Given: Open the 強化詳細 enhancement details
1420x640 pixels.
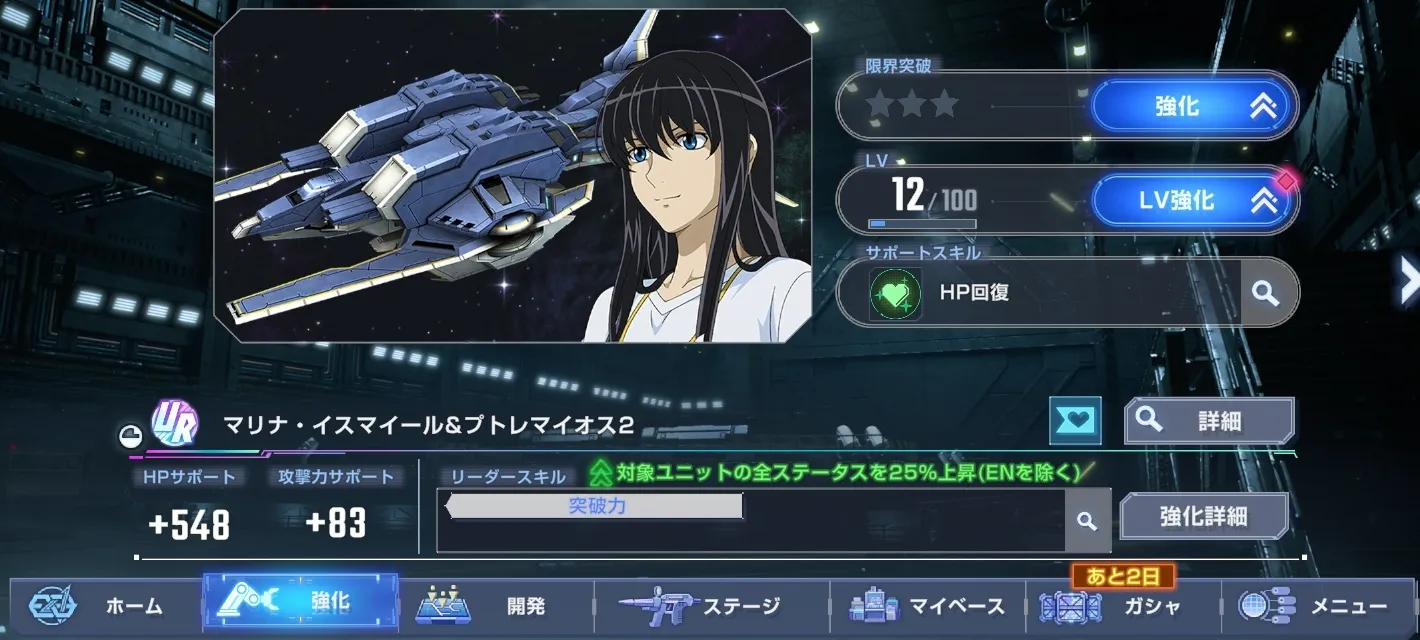Looking at the screenshot, I should 1203,516.
